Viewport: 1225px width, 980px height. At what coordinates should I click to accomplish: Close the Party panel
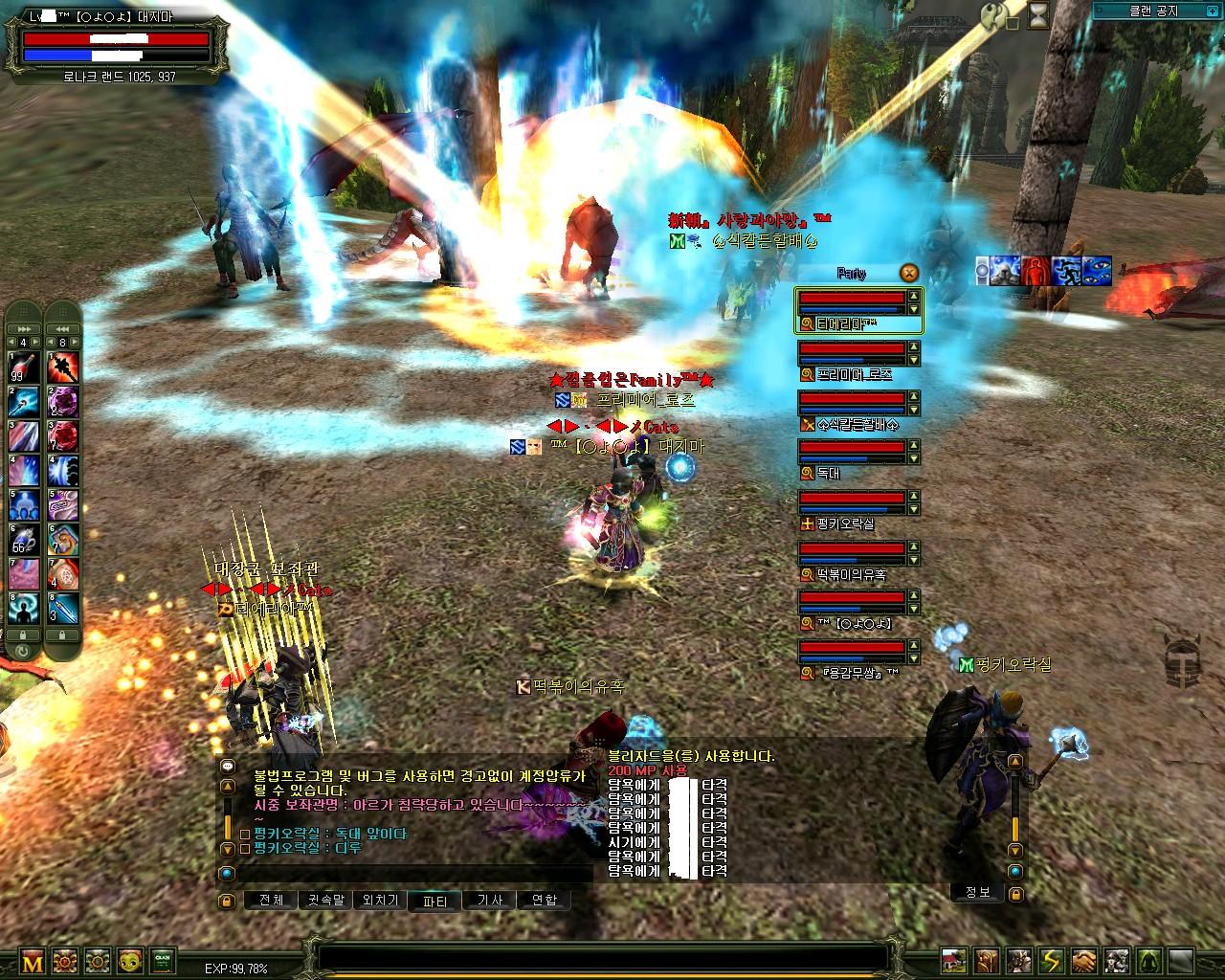tap(909, 273)
